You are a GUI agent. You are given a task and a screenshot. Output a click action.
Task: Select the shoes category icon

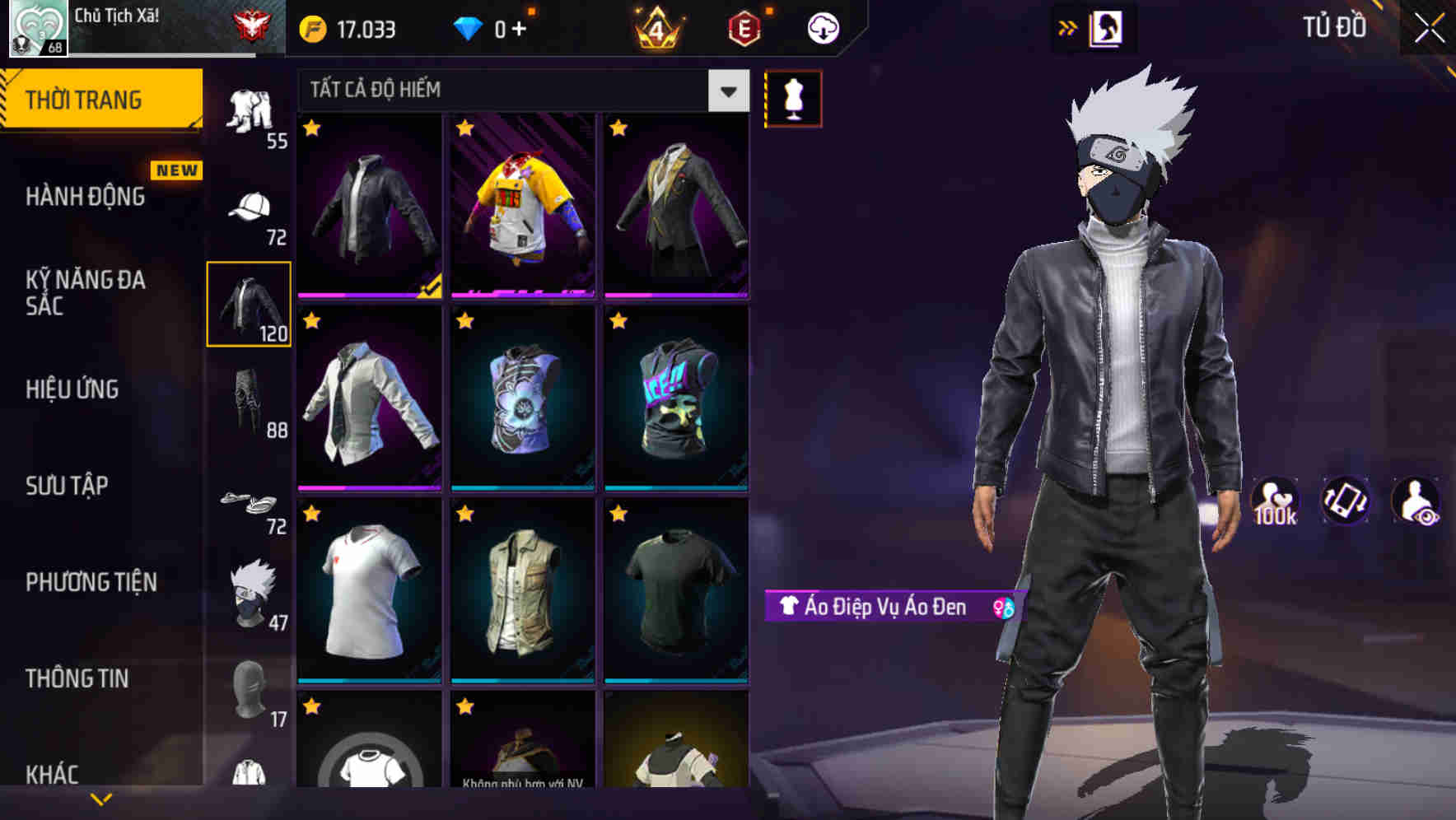pyautogui.click(x=250, y=502)
